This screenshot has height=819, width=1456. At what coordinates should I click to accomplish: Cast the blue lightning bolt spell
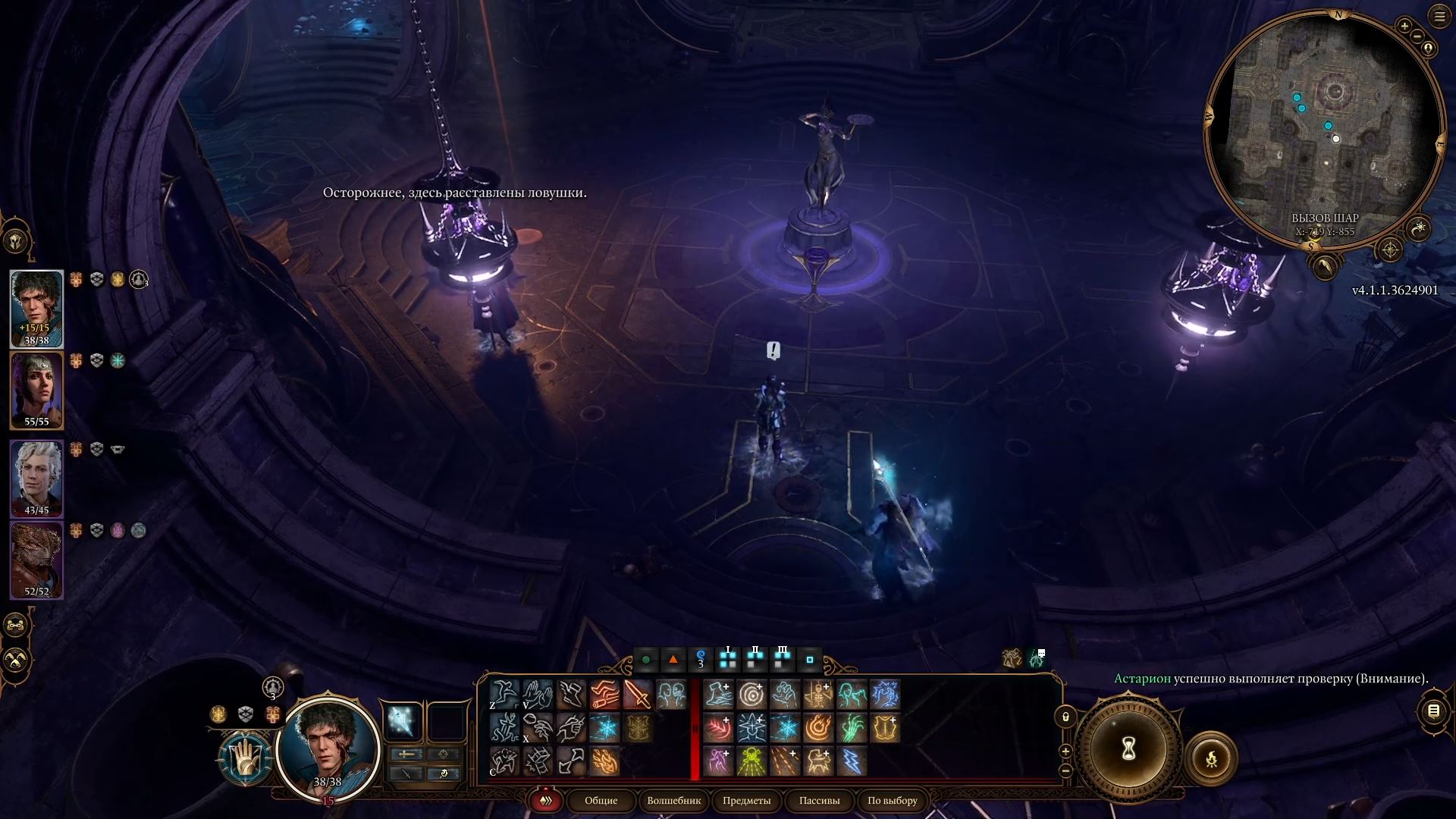click(852, 761)
